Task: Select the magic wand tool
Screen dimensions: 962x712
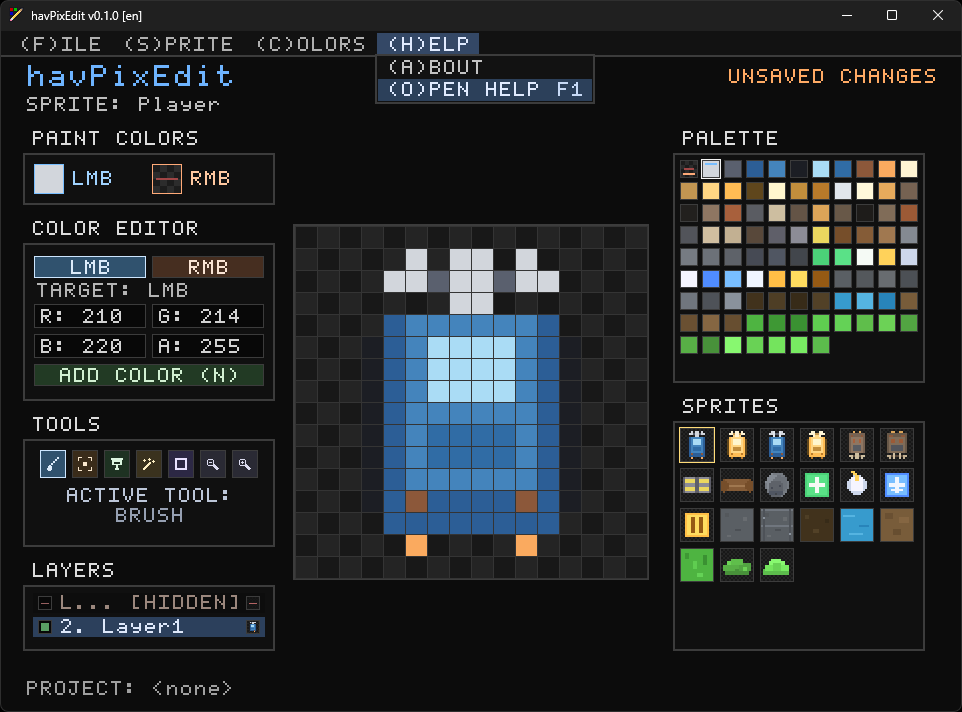Action: pyautogui.click(x=149, y=463)
